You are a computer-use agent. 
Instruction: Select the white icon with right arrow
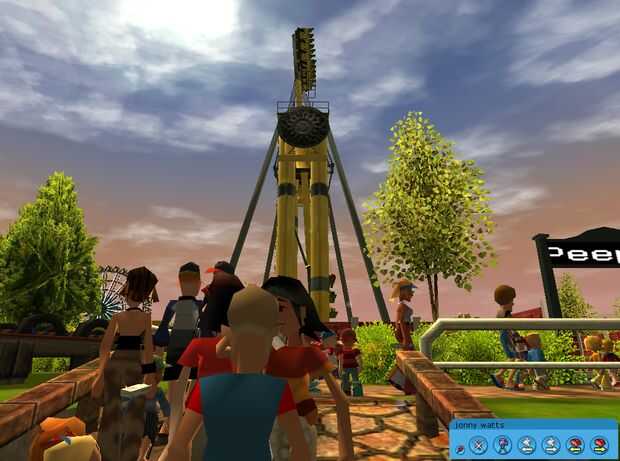pyautogui.click(x=551, y=445)
